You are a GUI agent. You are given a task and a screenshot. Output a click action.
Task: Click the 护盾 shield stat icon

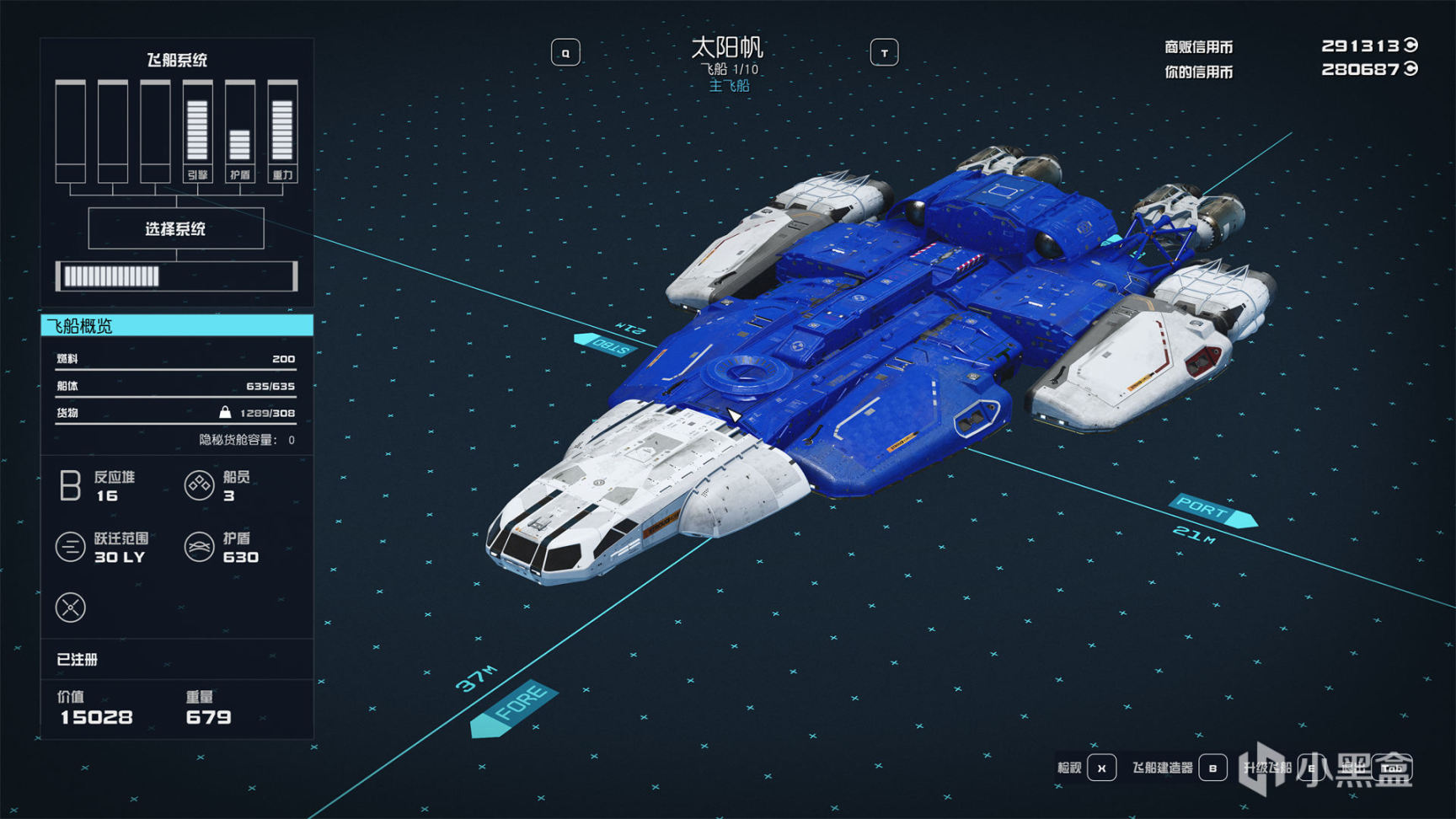[200, 547]
